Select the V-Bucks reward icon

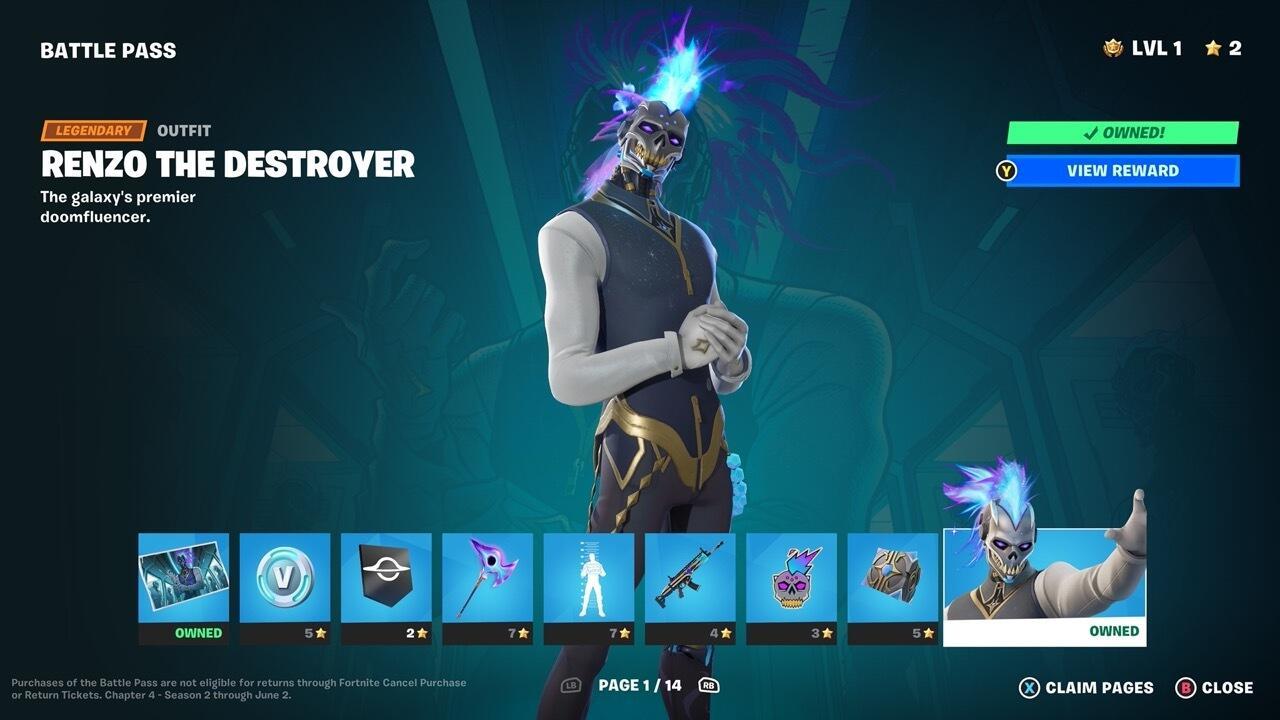(x=287, y=578)
